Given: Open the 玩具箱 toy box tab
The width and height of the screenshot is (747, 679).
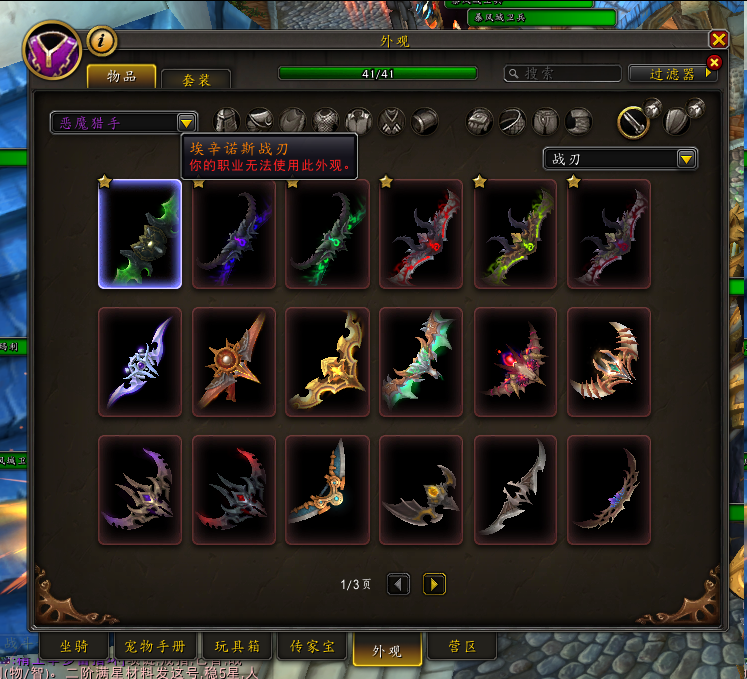Looking at the screenshot, I should pos(236,647).
